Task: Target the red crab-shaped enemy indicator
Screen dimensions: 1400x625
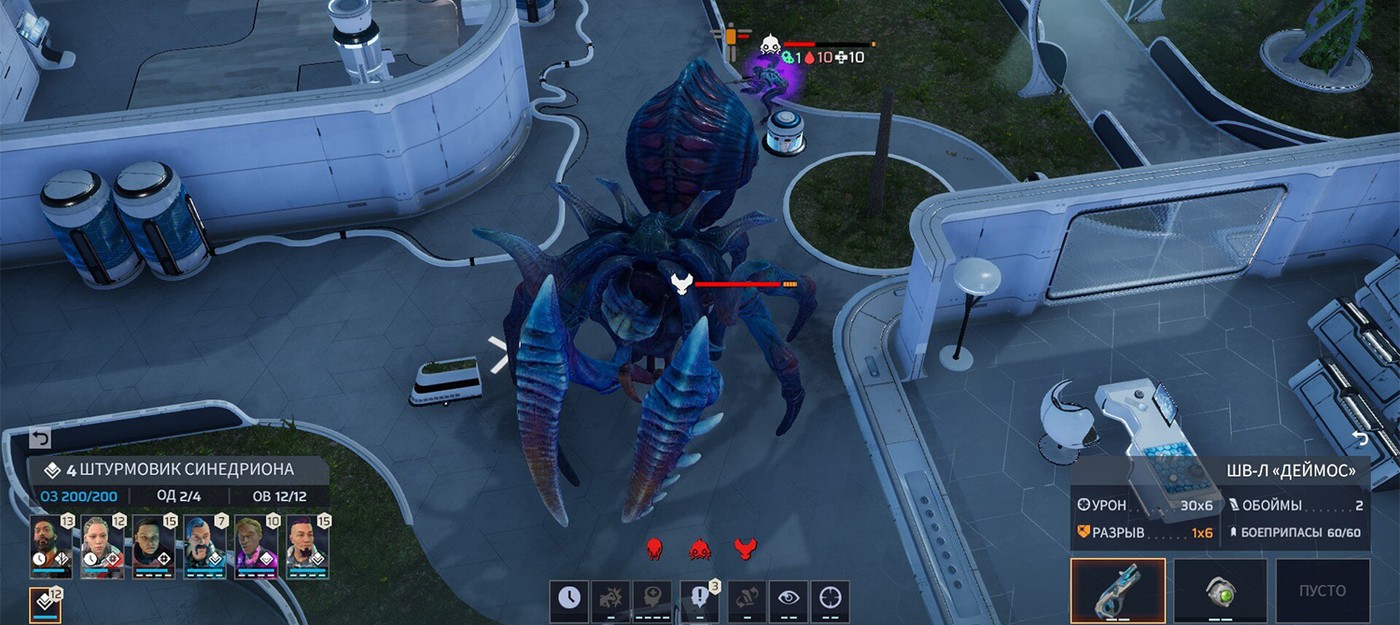Action: 700,548
